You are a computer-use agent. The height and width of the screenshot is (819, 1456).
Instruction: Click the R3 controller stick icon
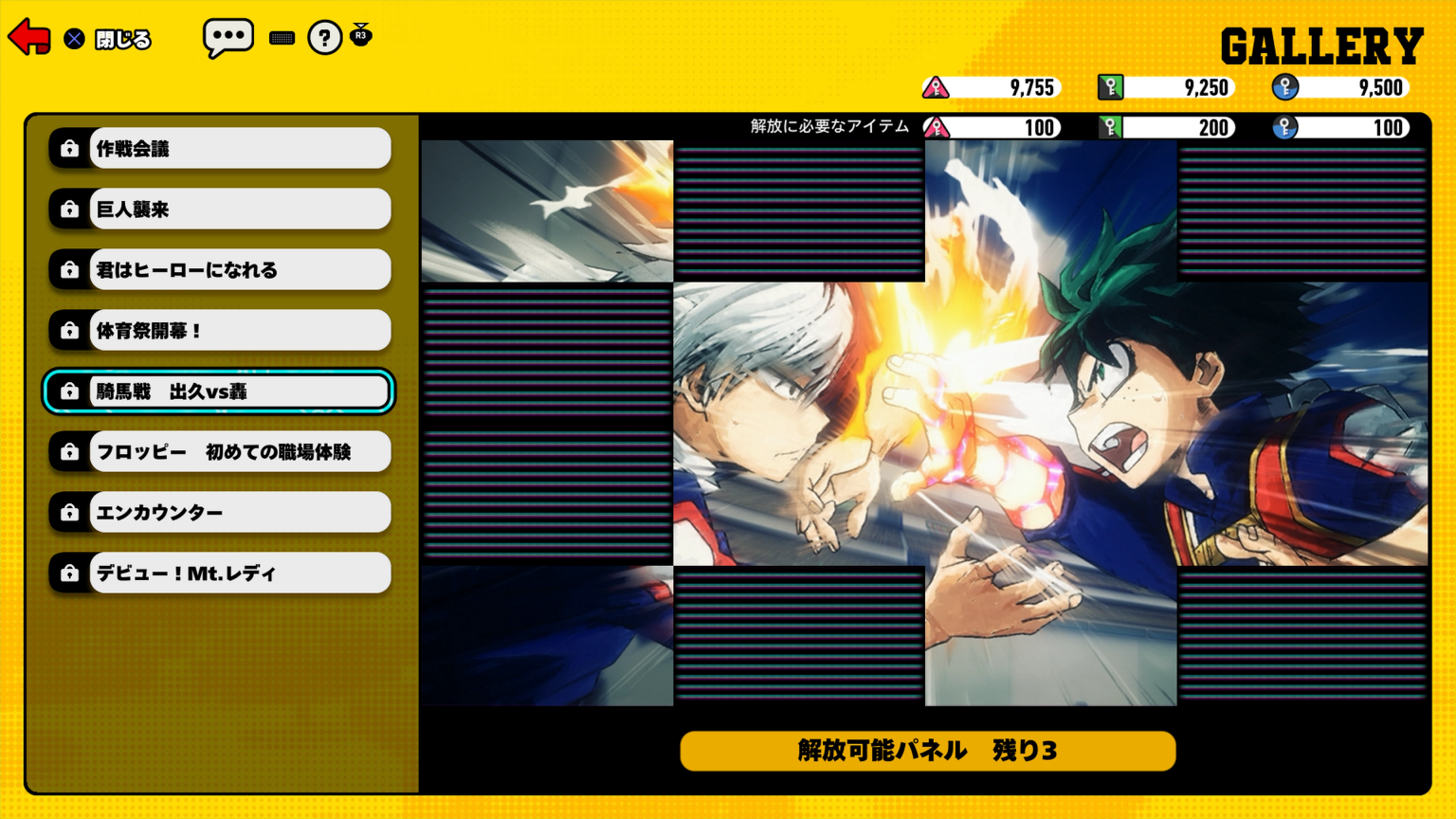click(360, 37)
